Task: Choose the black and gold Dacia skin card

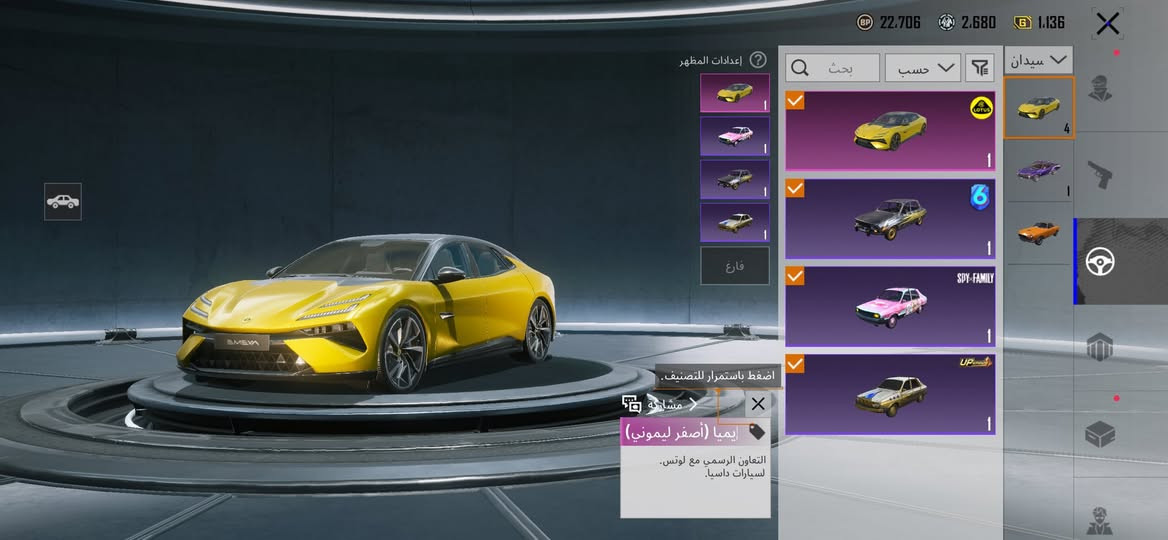Action: click(x=890, y=219)
